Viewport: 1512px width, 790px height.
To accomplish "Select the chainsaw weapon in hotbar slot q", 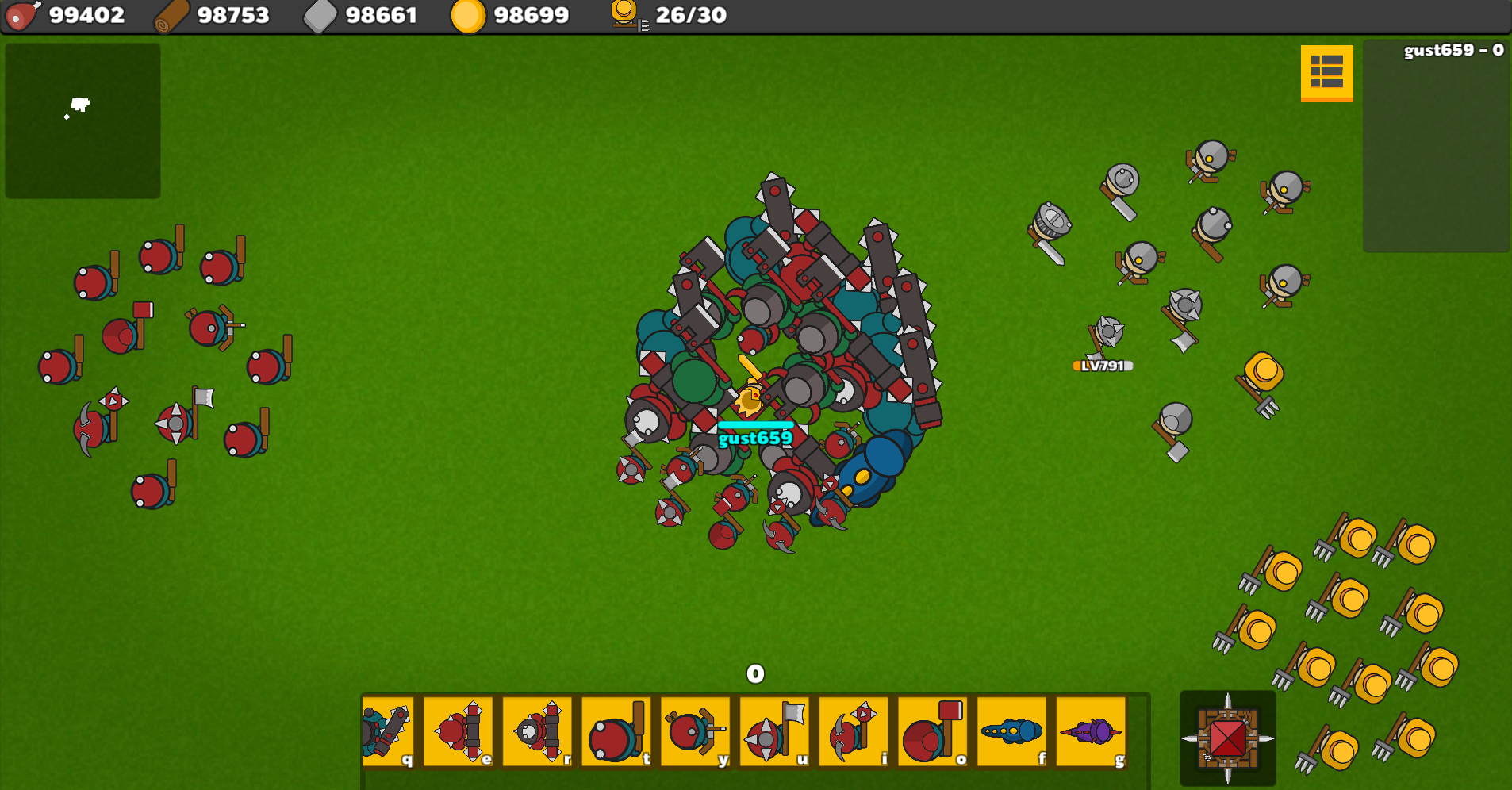I will pos(388,730).
